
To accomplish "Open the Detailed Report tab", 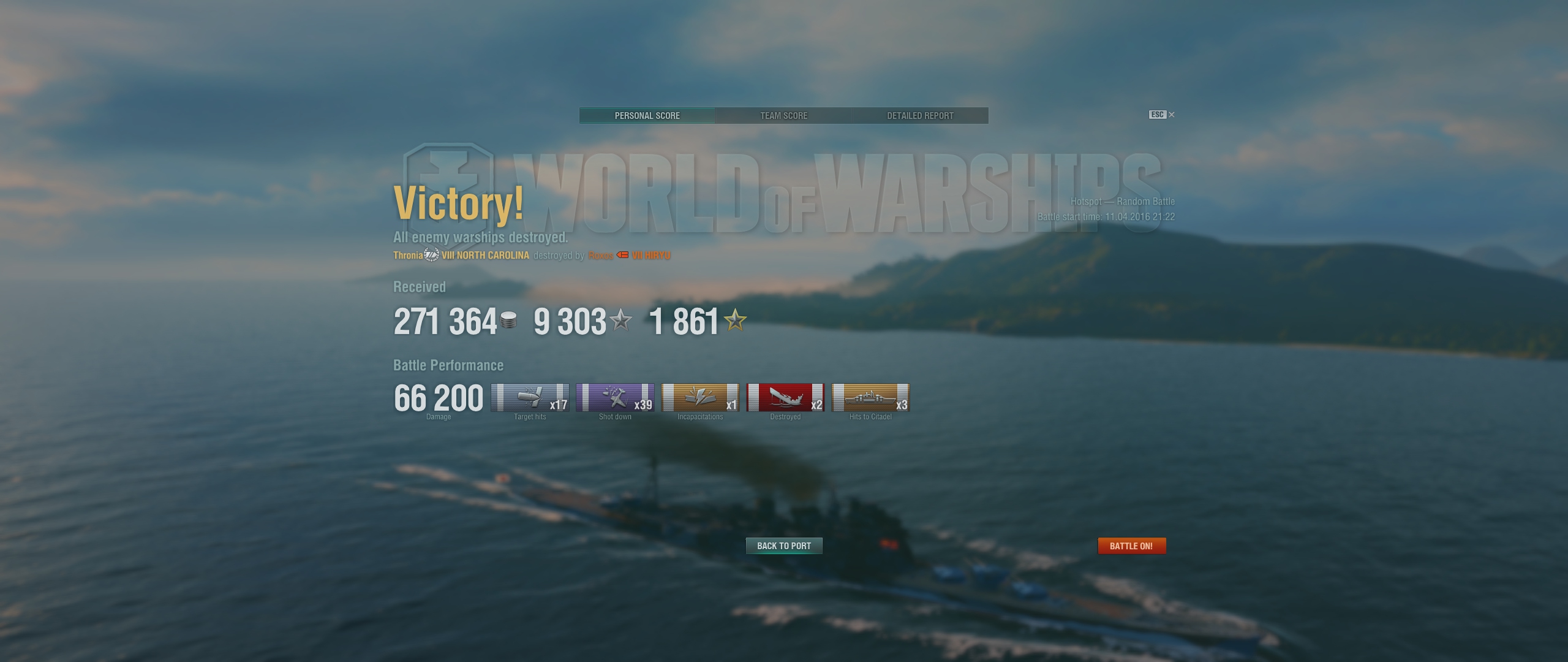I will (x=920, y=115).
